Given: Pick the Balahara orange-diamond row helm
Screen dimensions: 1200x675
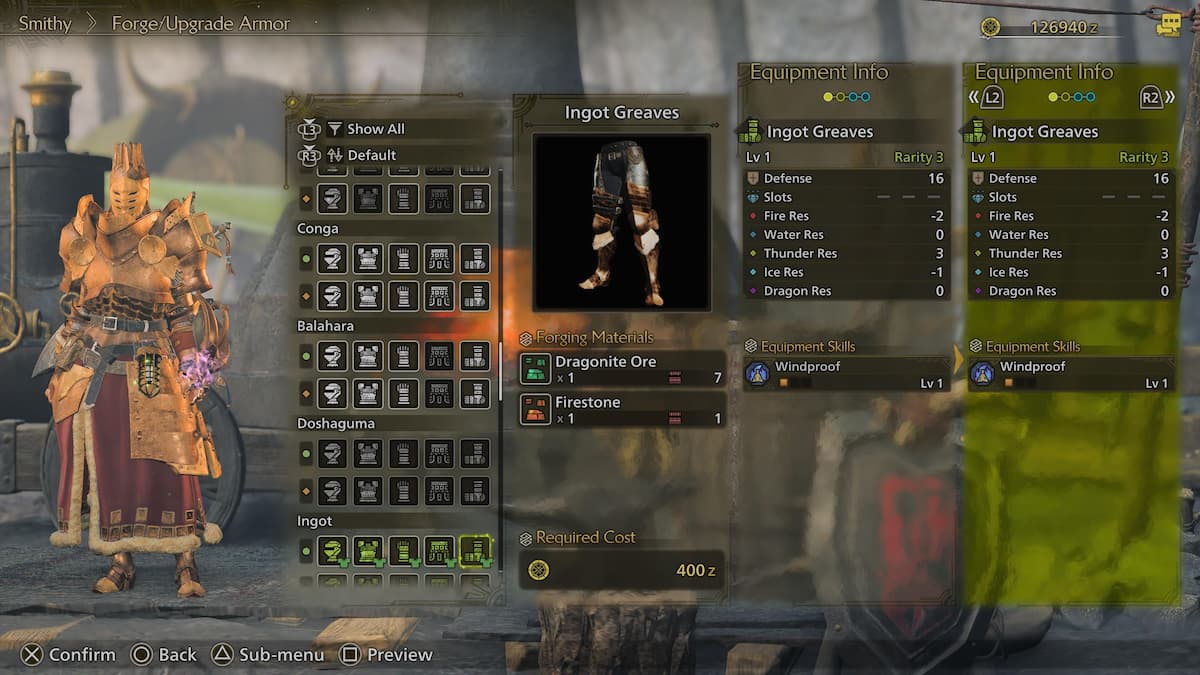Looking at the screenshot, I should 333,393.
